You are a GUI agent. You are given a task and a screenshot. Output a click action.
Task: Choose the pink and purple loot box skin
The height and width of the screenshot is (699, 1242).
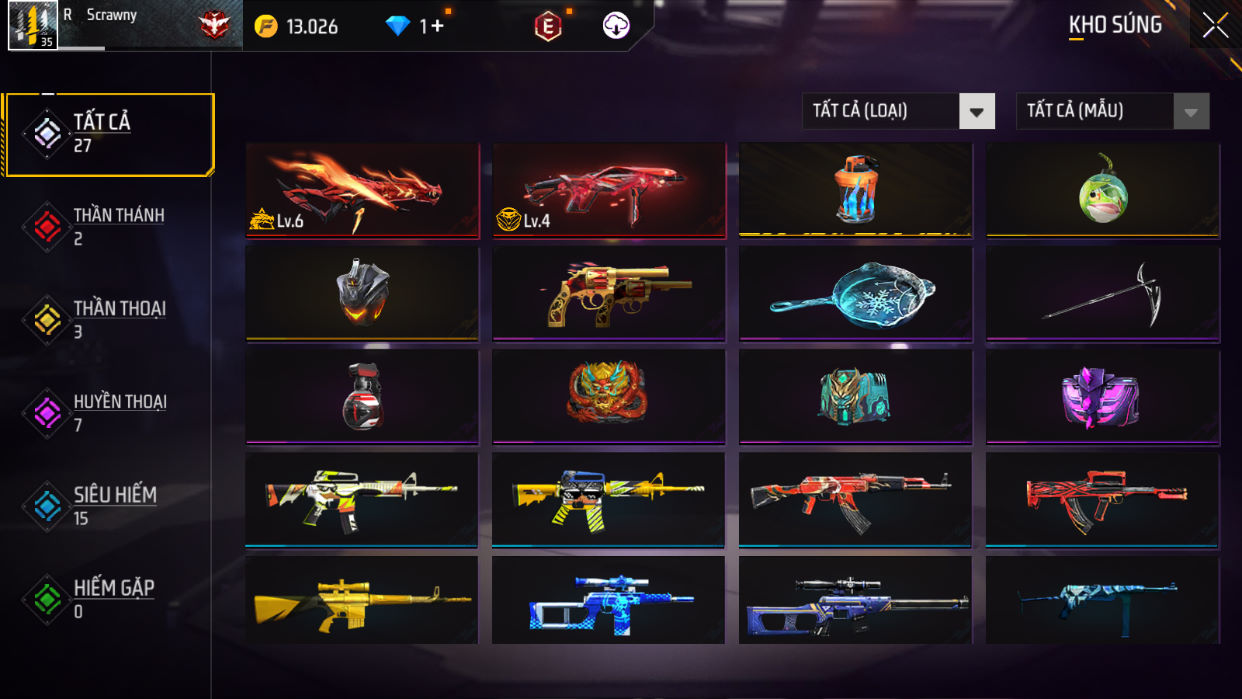pos(1103,397)
